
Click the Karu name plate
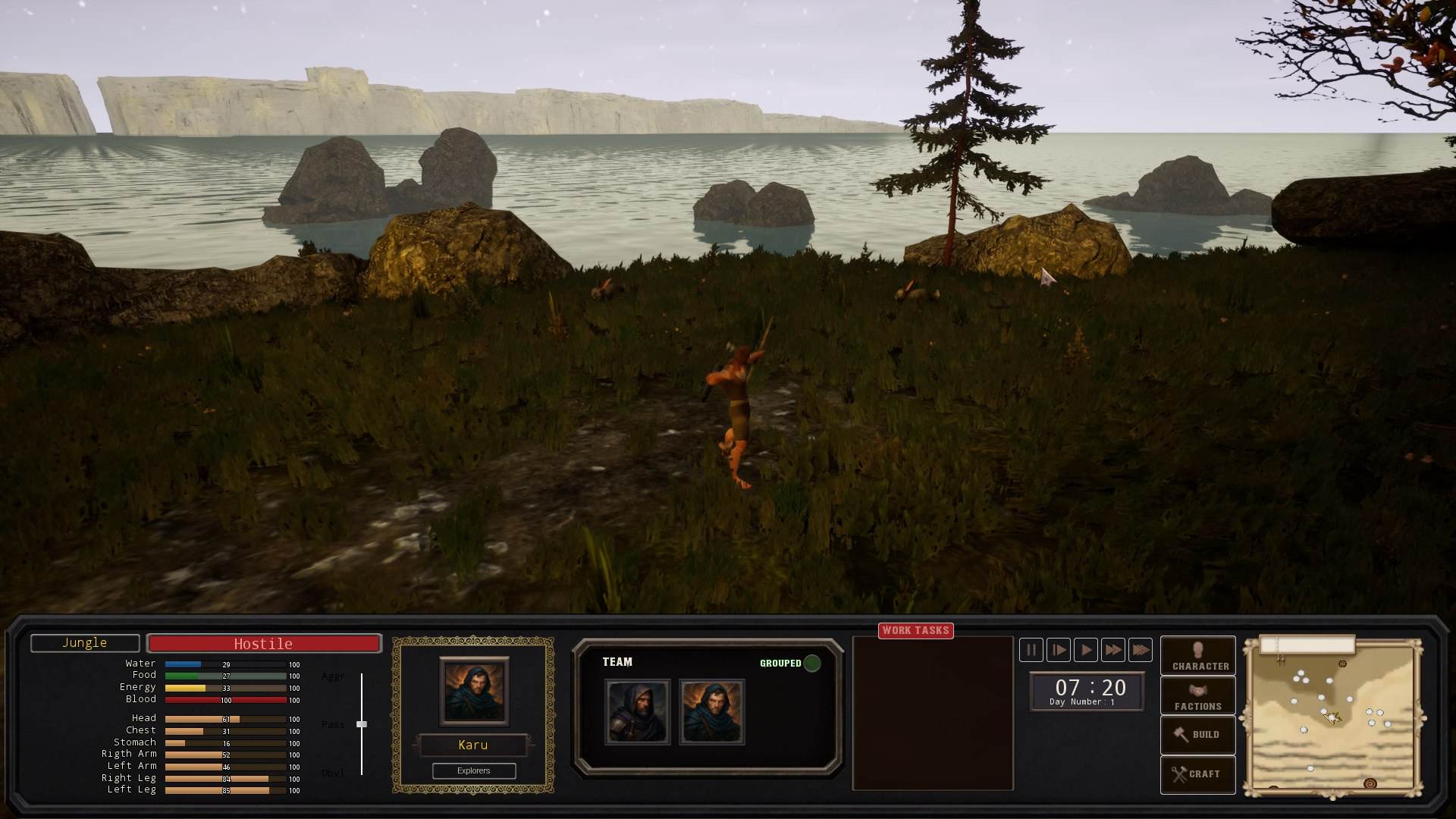pos(473,745)
